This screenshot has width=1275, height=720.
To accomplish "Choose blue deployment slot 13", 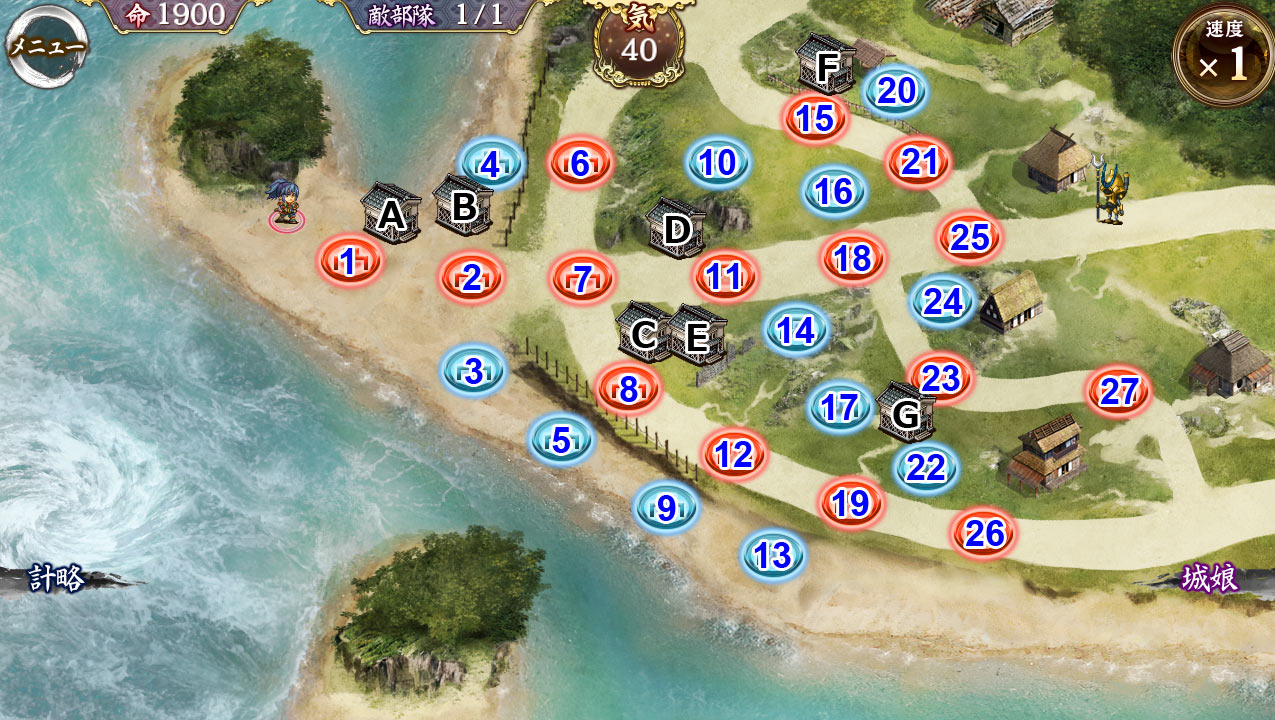I will click(x=773, y=555).
